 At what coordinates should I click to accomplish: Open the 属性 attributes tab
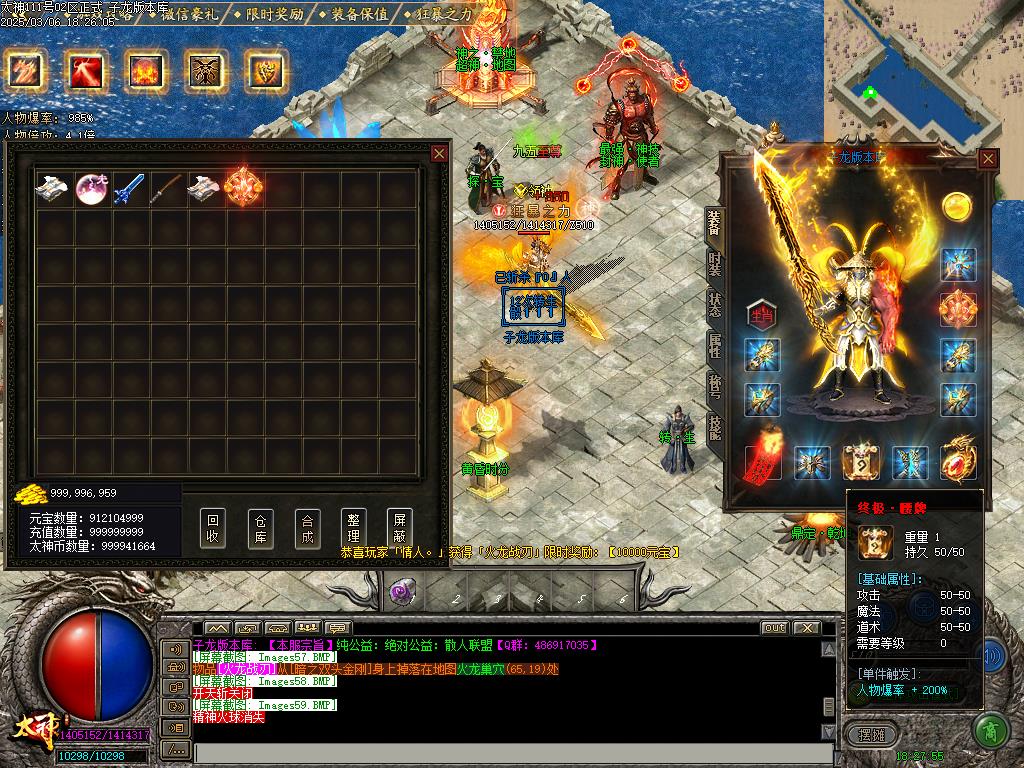pyautogui.click(x=714, y=346)
